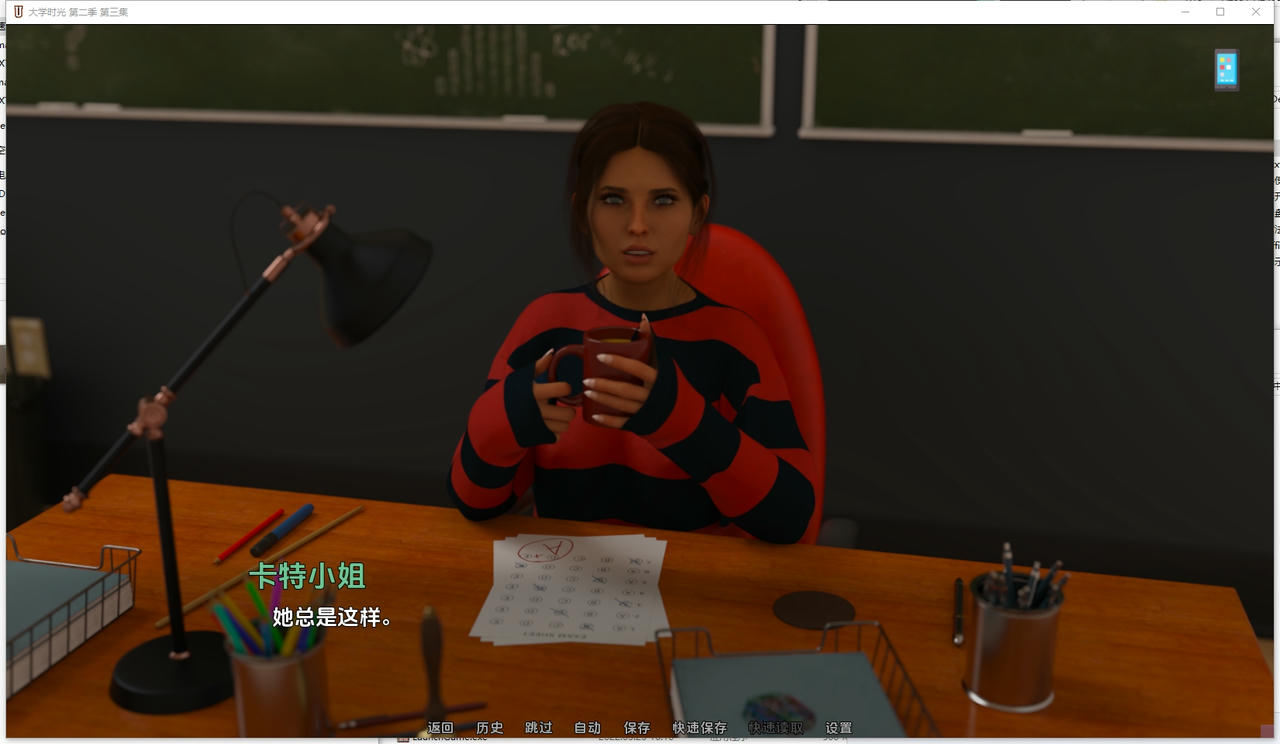Screen dimensions: 1280x744
Task: Enable 跳过 skip mode
Action: [x=538, y=727]
